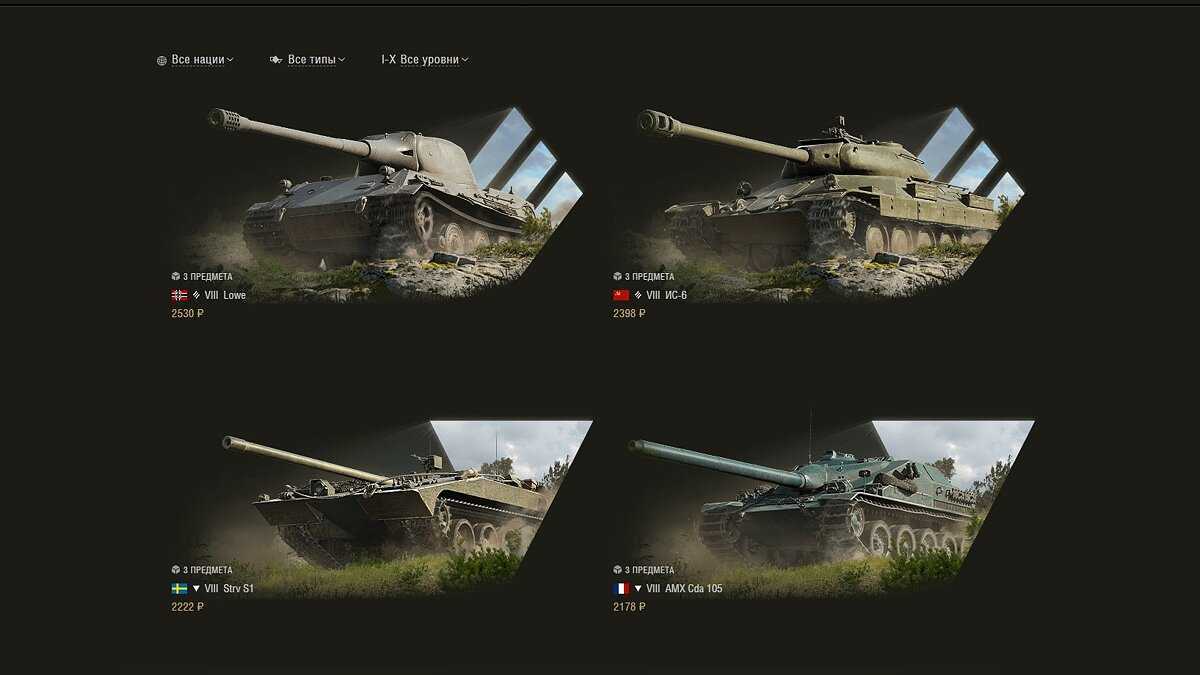The image size is (1200, 675).
Task: Open the 'I-X Все уровни' tier filter
Action: coord(427,60)
